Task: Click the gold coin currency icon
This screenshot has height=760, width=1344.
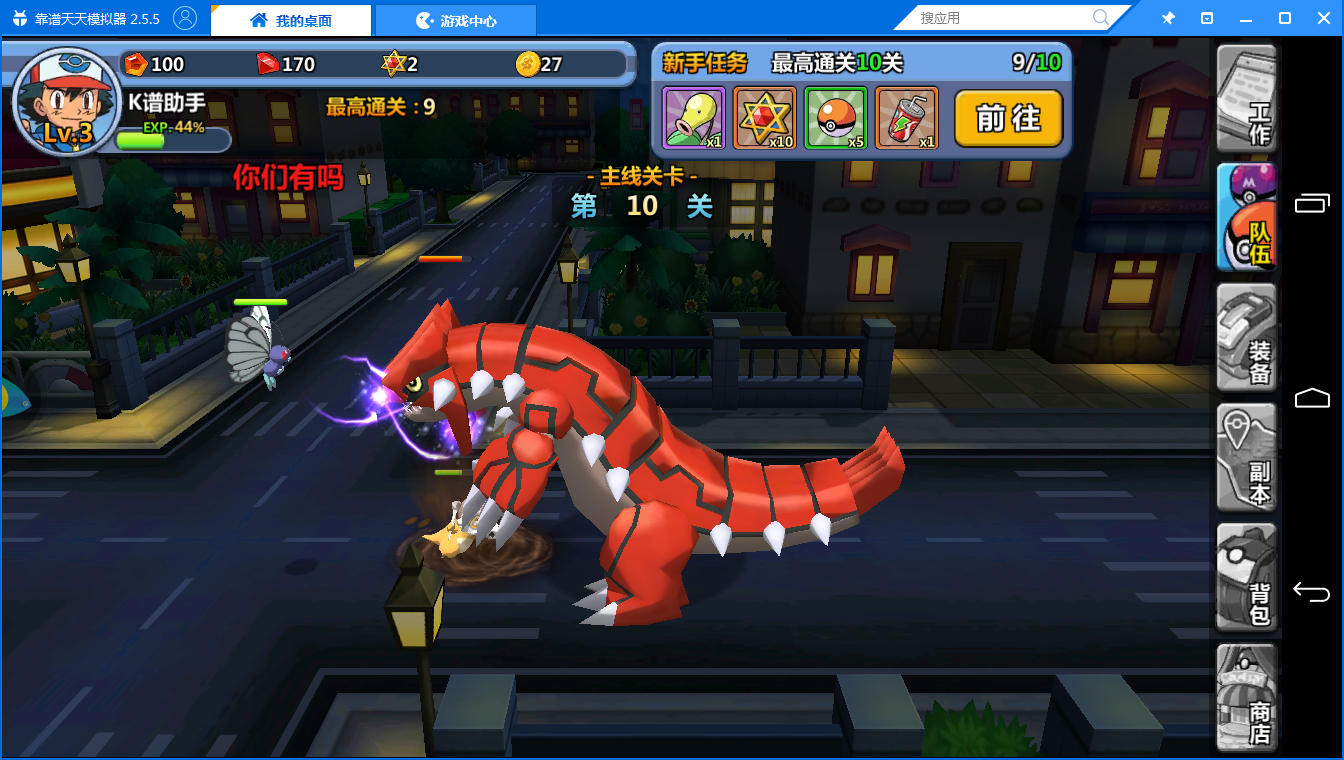Action: (x=528, y=64)
